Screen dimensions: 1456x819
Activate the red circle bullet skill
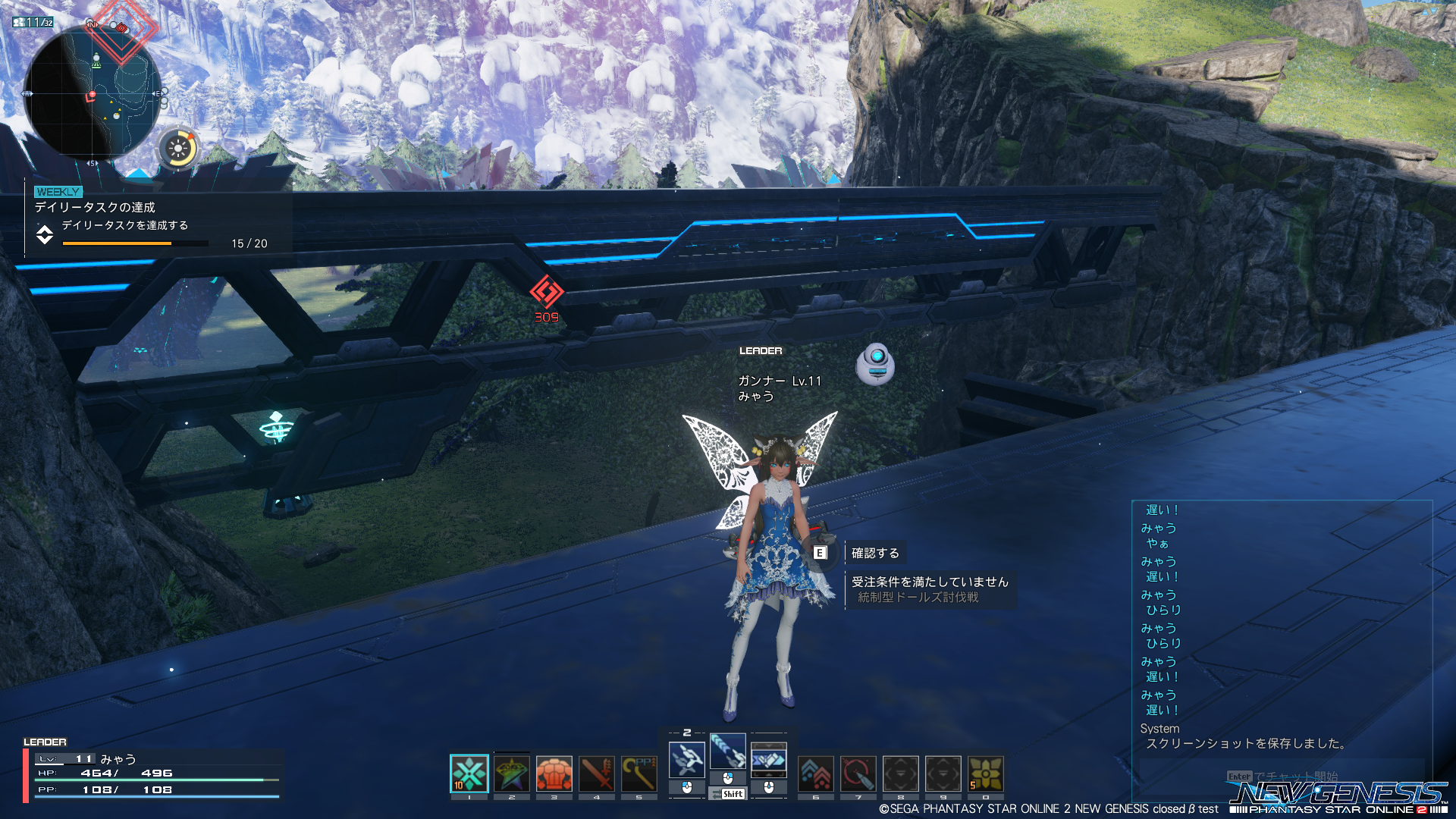[858, 774]
